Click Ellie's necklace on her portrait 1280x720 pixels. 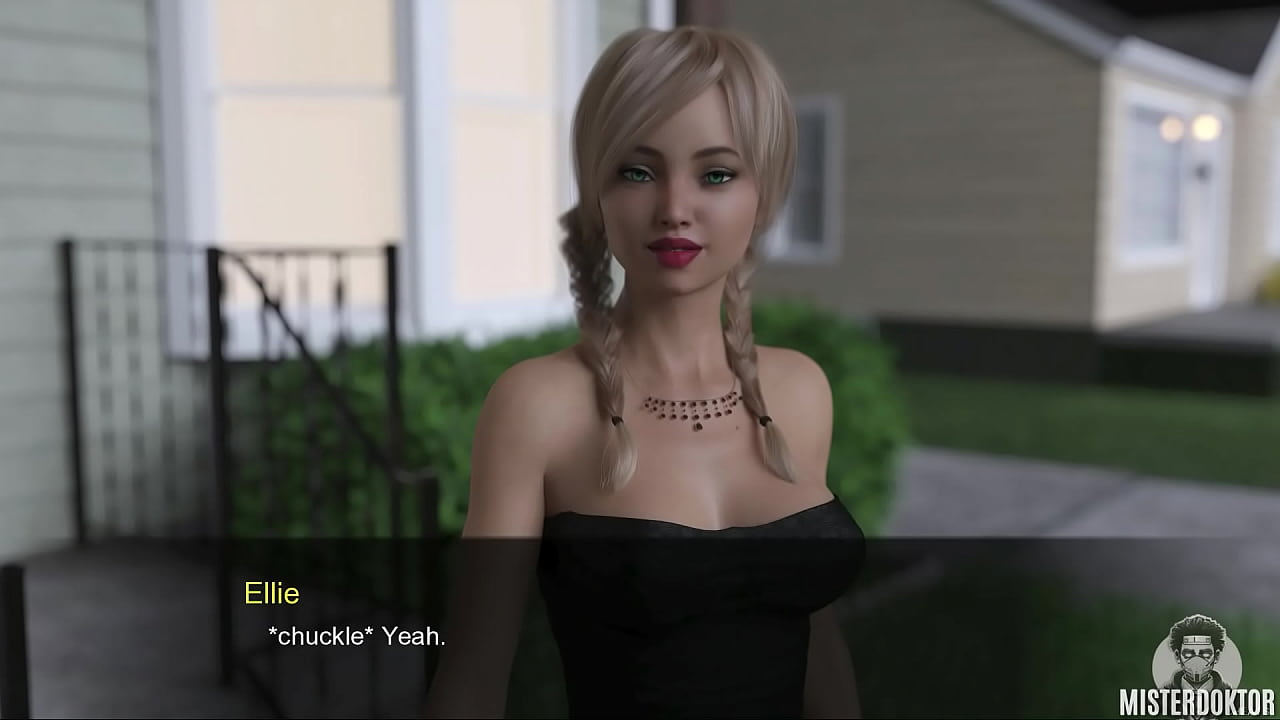point(690,410)
